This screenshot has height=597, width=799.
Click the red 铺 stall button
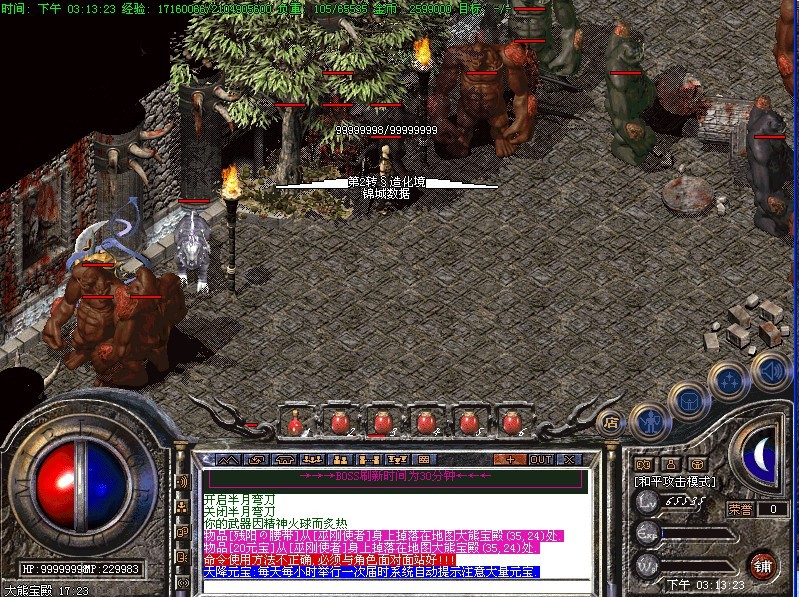point(763,563)
